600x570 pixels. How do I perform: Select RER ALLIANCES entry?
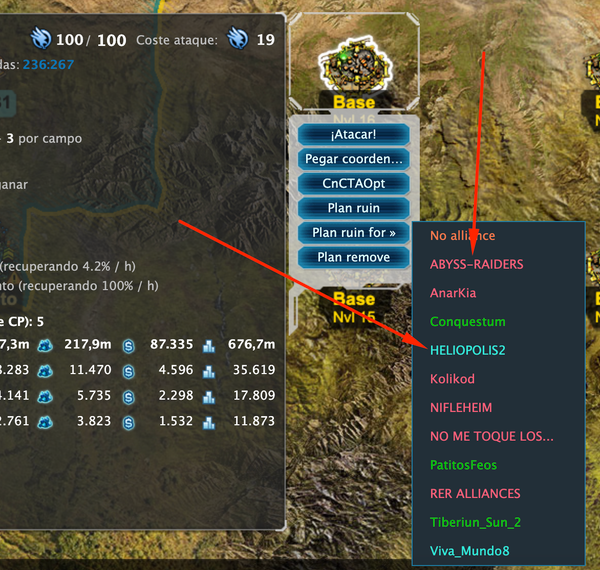pyautogui.click(x=475, y=494)
